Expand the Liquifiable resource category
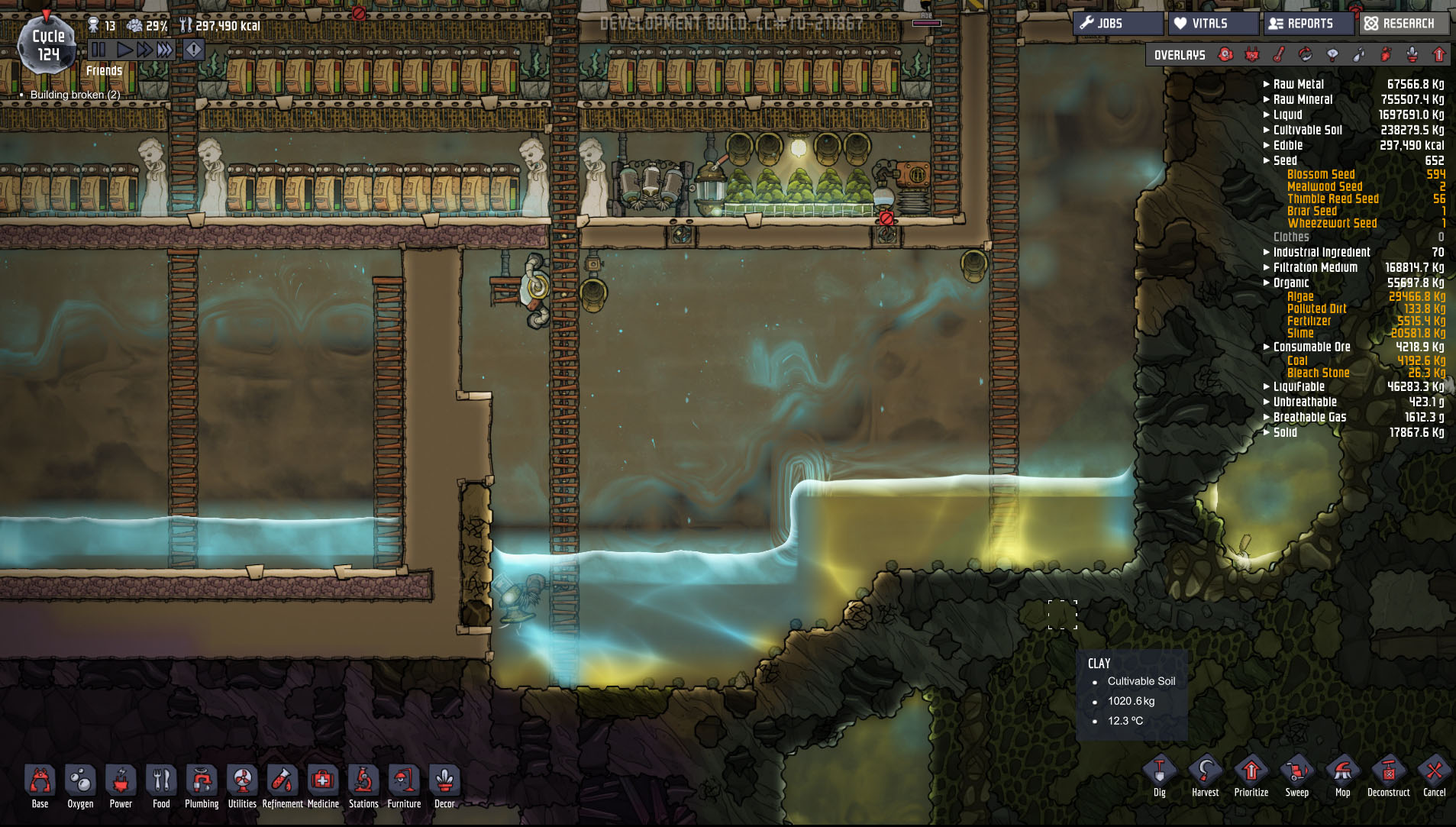 click(x=1298, y=386)
